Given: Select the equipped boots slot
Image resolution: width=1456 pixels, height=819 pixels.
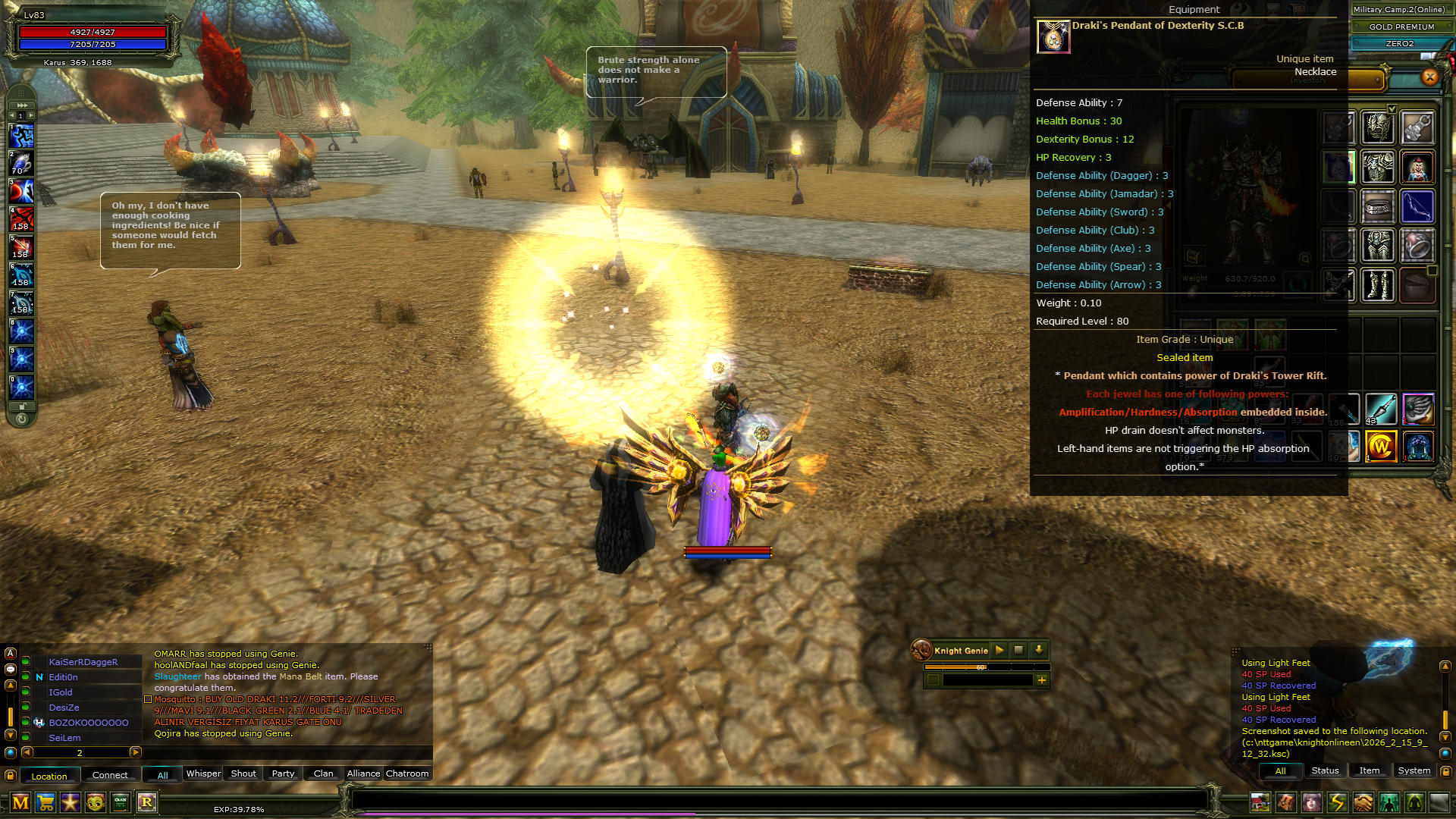Looking at the screenshot, I should tap(1377, 286).
